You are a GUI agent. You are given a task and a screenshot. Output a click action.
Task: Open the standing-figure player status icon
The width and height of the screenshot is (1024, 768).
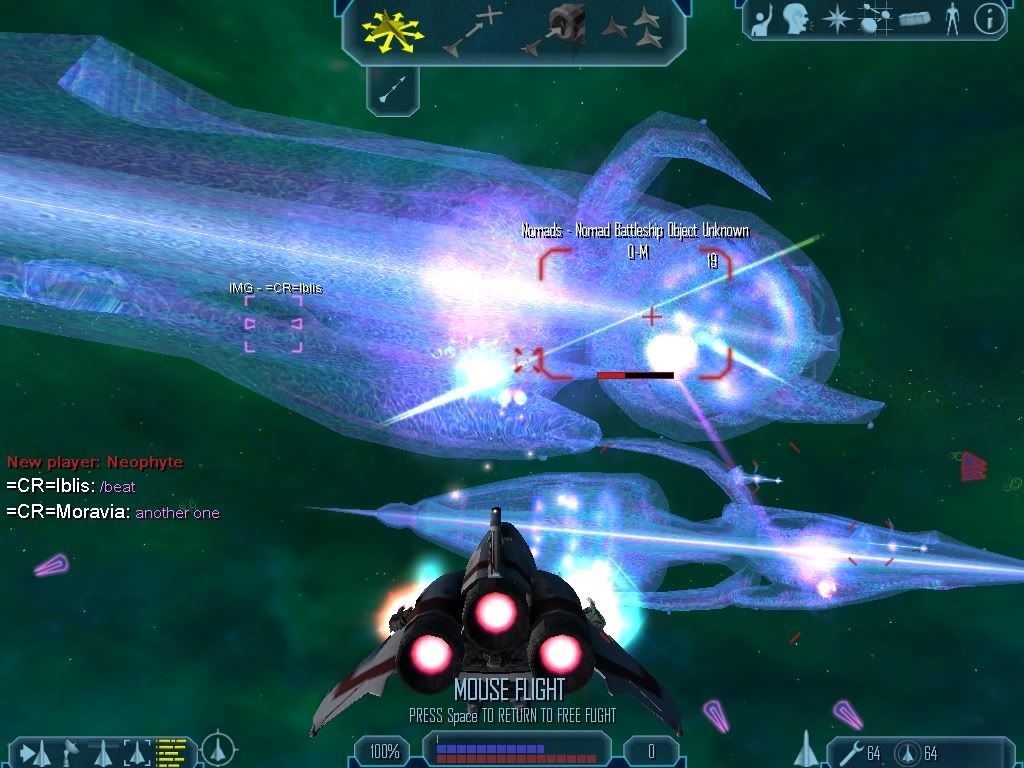952,19
